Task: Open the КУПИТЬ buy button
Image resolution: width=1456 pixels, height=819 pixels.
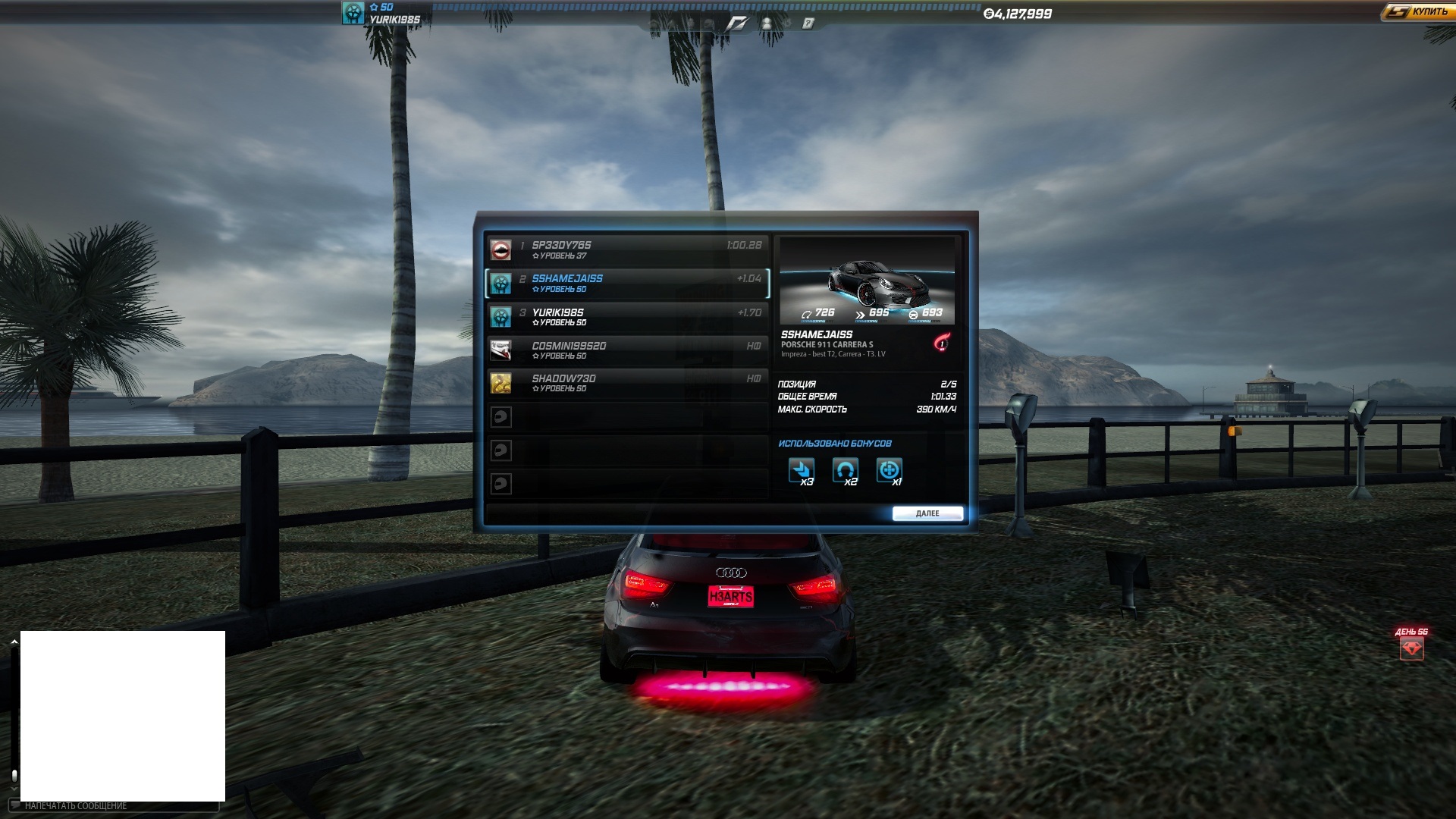Action: 1417,12
